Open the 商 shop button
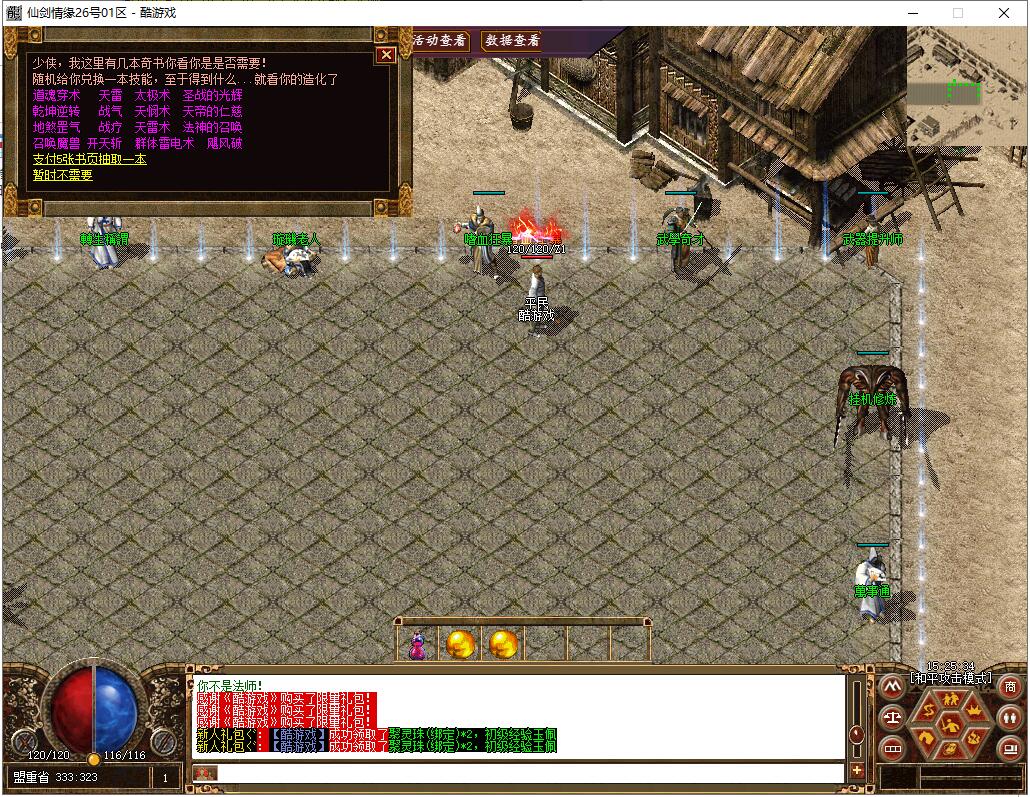This screenshot has width=1030, height=797. click(x=1010, y=686)
